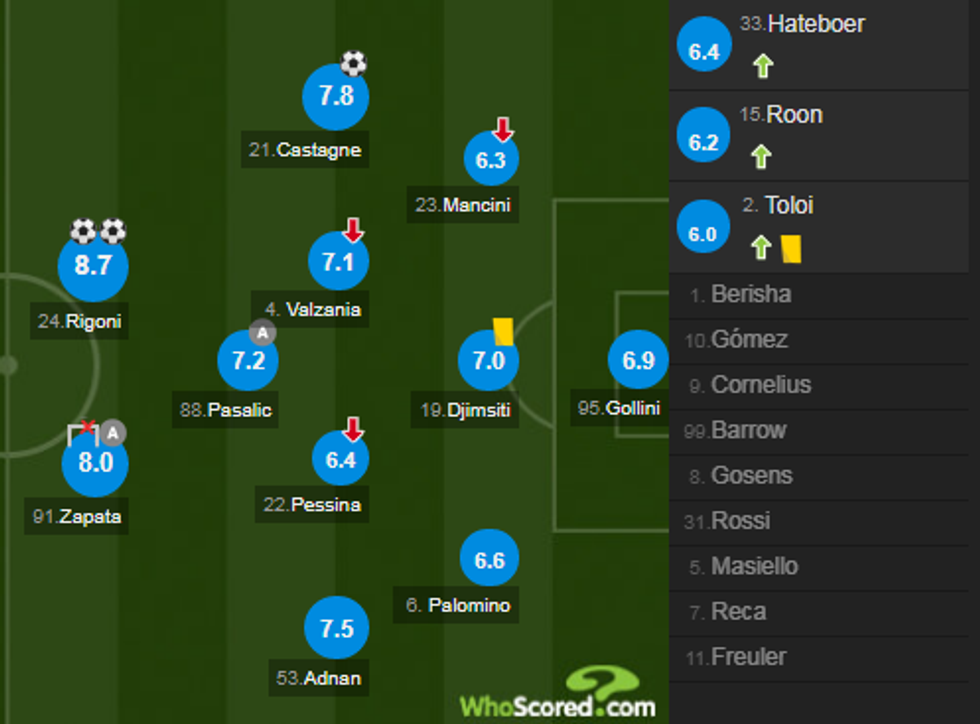The image size is (980, 724).
Task: Click Djimsiti's 7.0 rating circle
Action: (x=488, y=361)
